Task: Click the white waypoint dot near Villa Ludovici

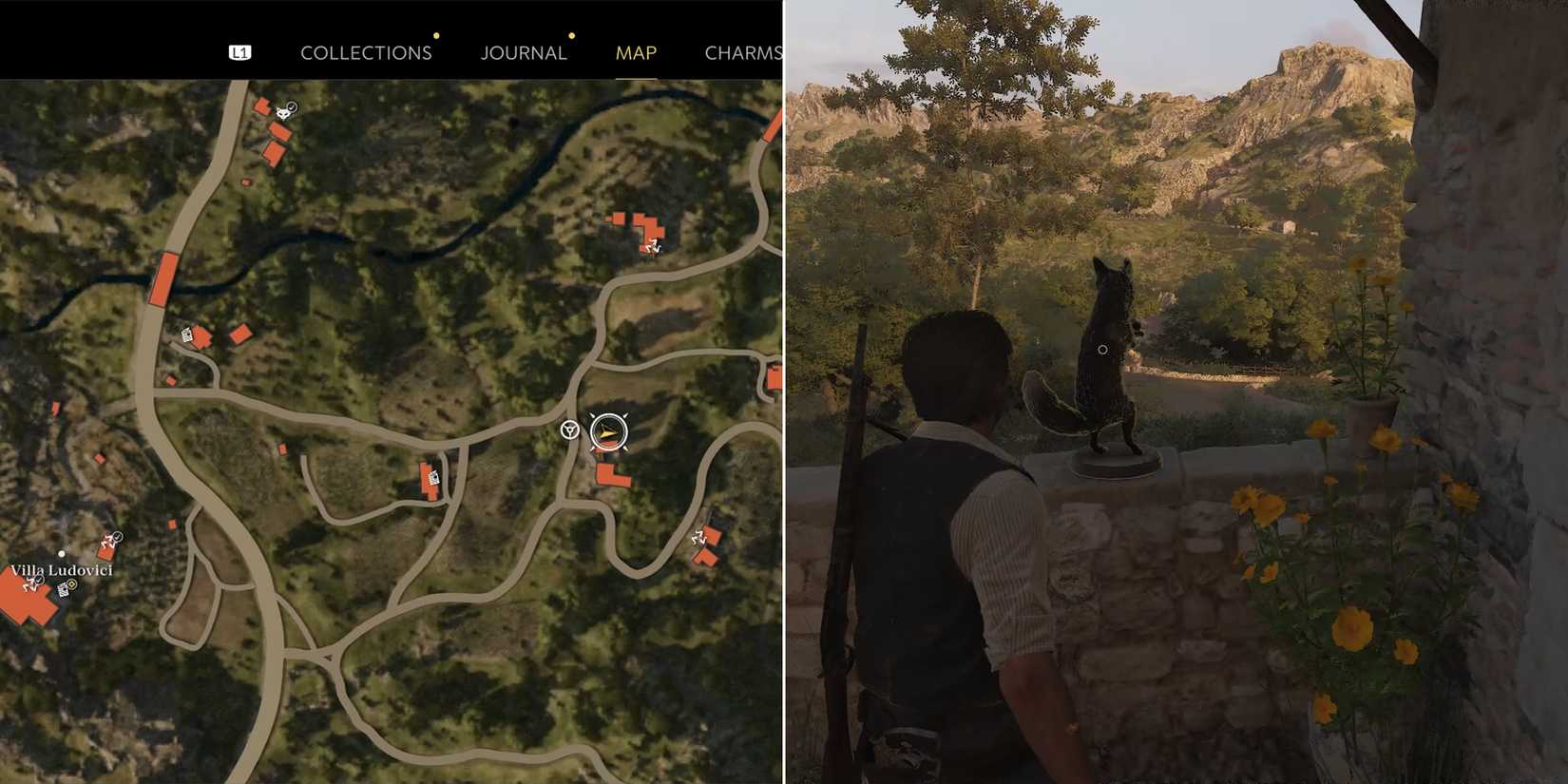Action: (x=62, y=553)
